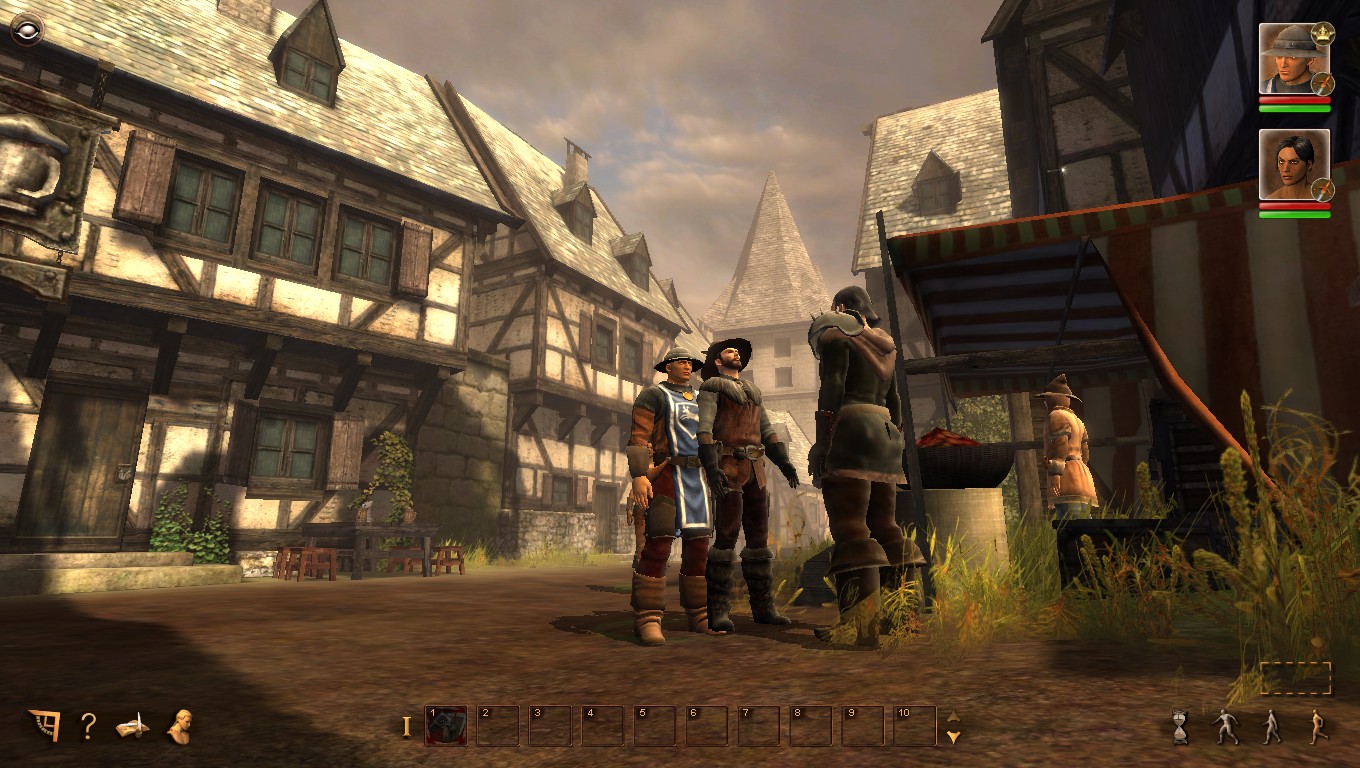Image resolution: width=1360 pixels, height=768 pixels.
Task: Click the dashed rectangle selection box icon
Action: (1295, 678)
